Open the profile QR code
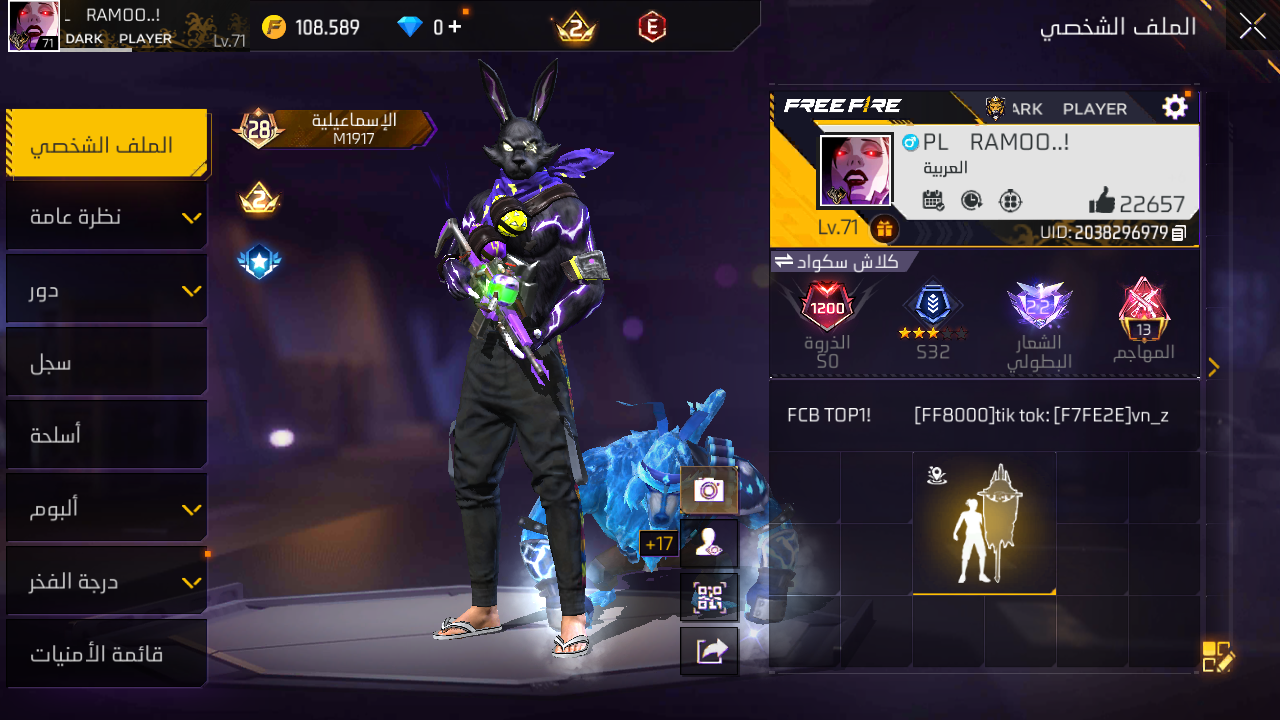The image size is (1280, 720). (709, 598)
